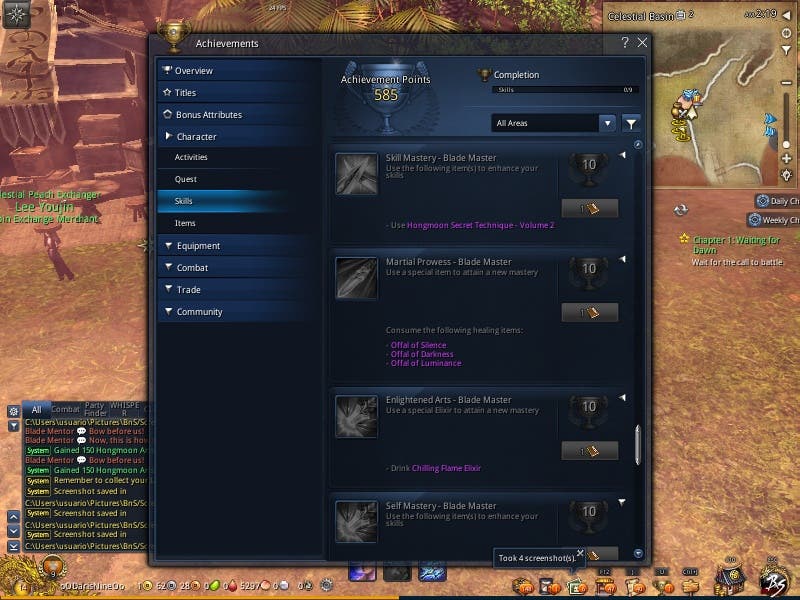Expand the Trade category

point(188,290)
